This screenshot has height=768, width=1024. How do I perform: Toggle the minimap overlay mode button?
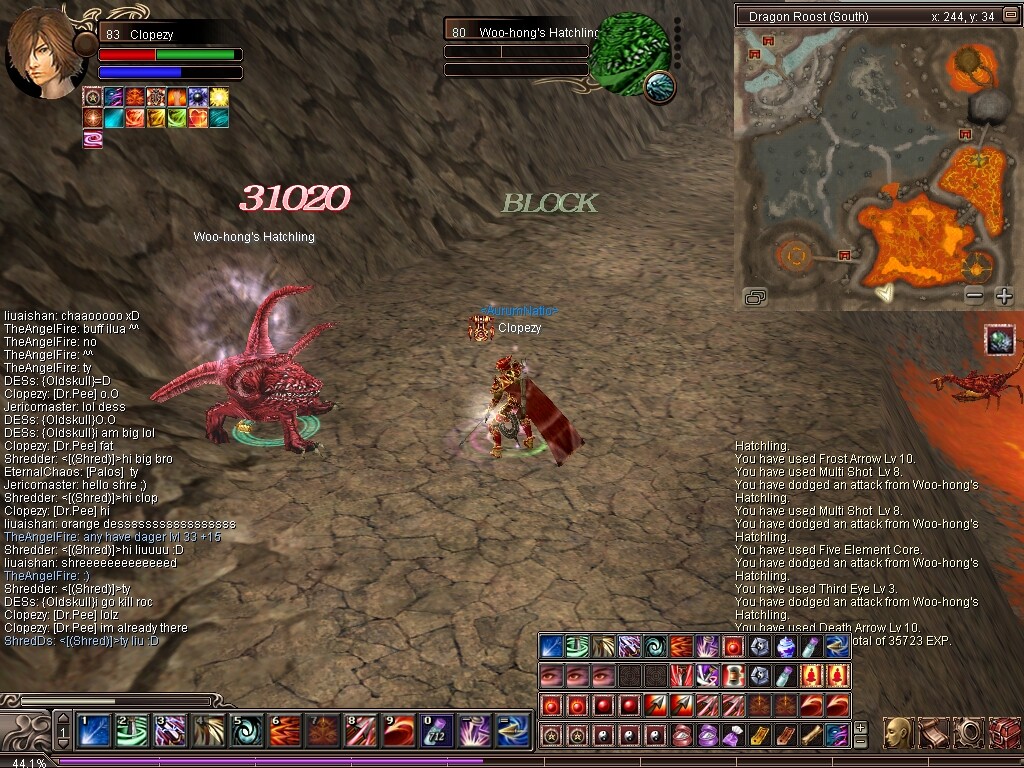point(756,296)
